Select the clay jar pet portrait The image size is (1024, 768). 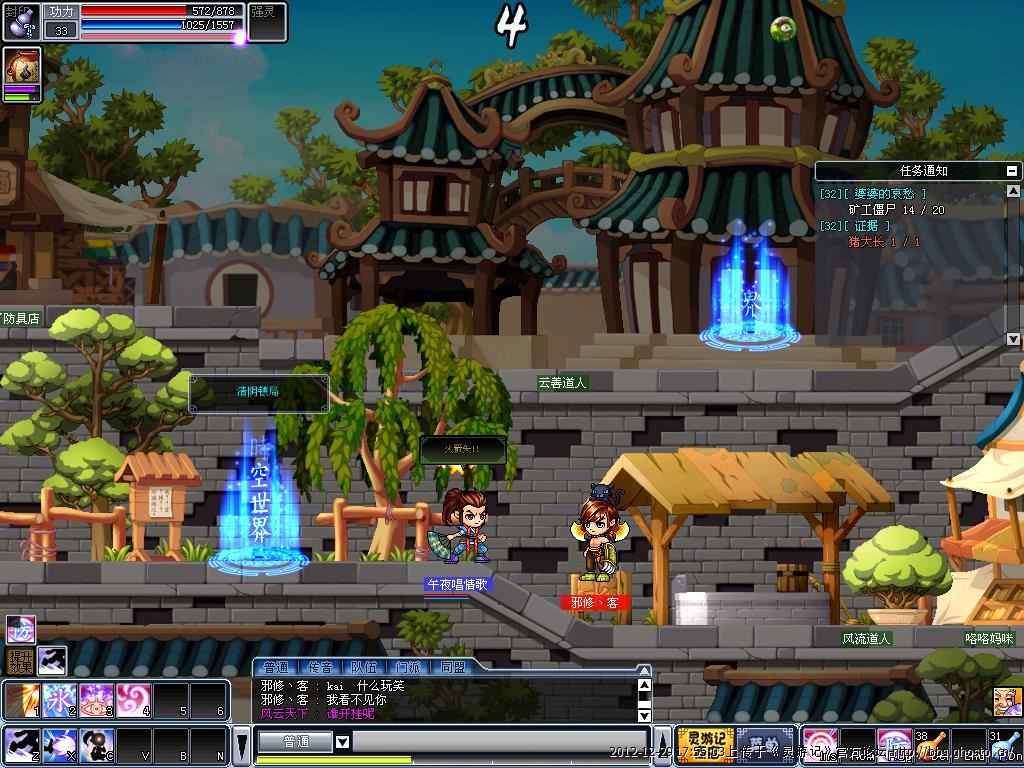point(21,66)
